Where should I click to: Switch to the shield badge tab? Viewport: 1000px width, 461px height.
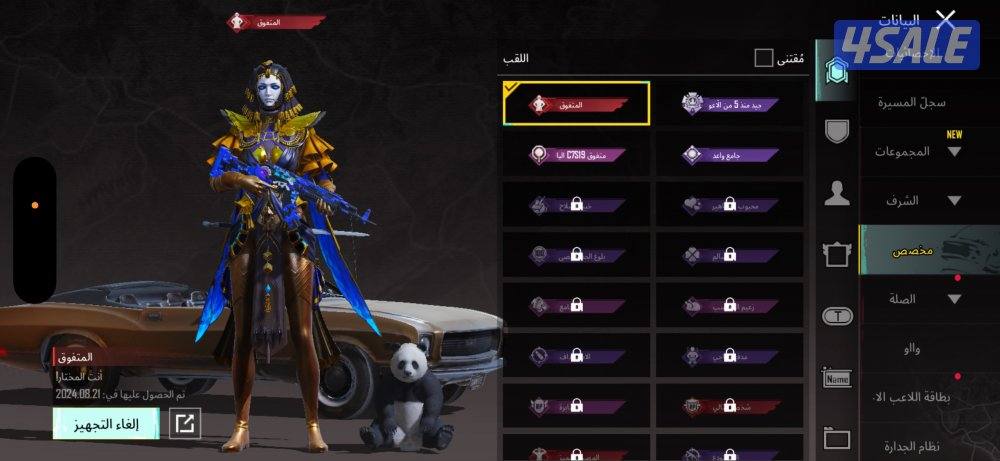point(836,130)
